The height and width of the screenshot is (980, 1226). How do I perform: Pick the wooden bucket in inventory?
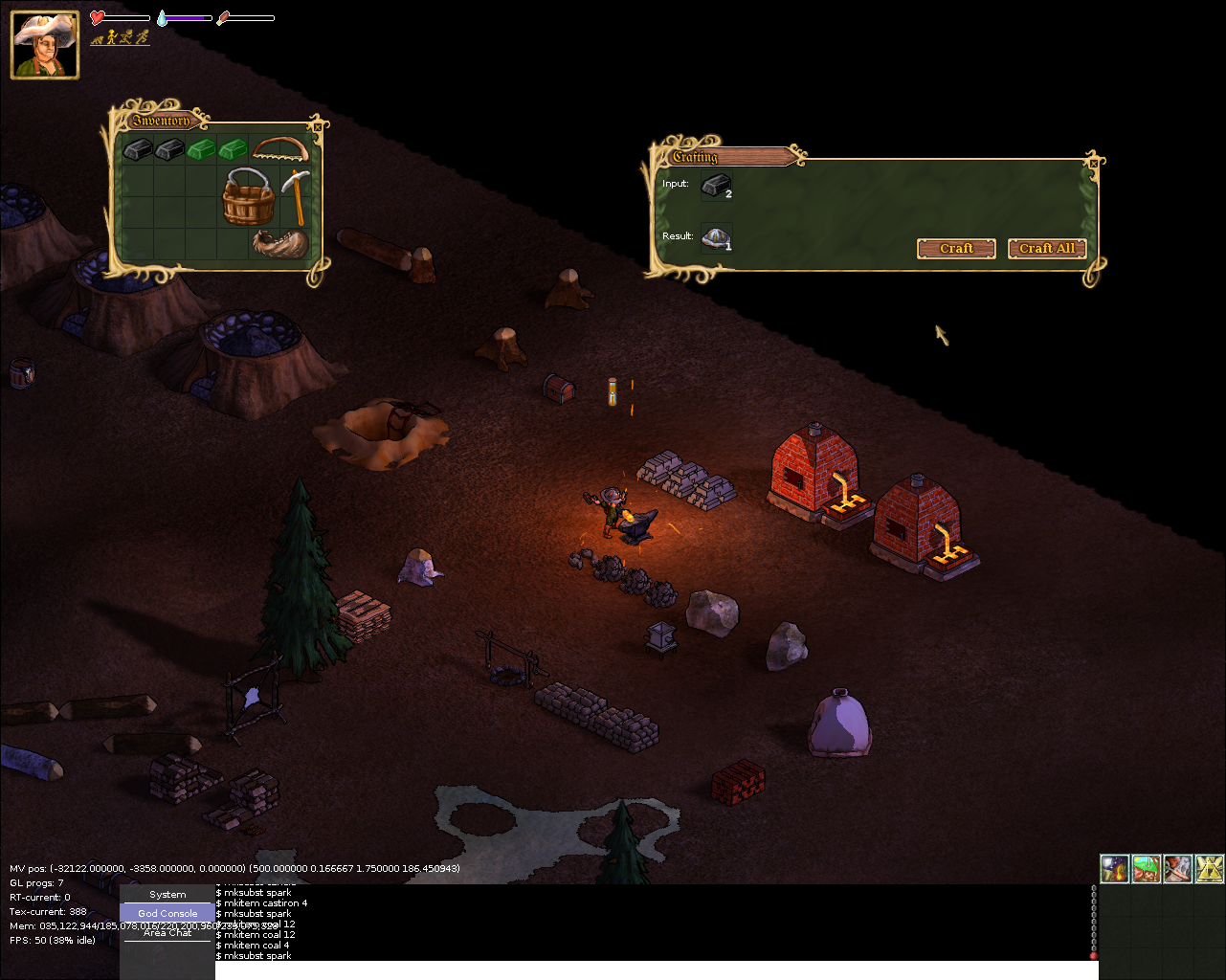(x=249, y=196)
